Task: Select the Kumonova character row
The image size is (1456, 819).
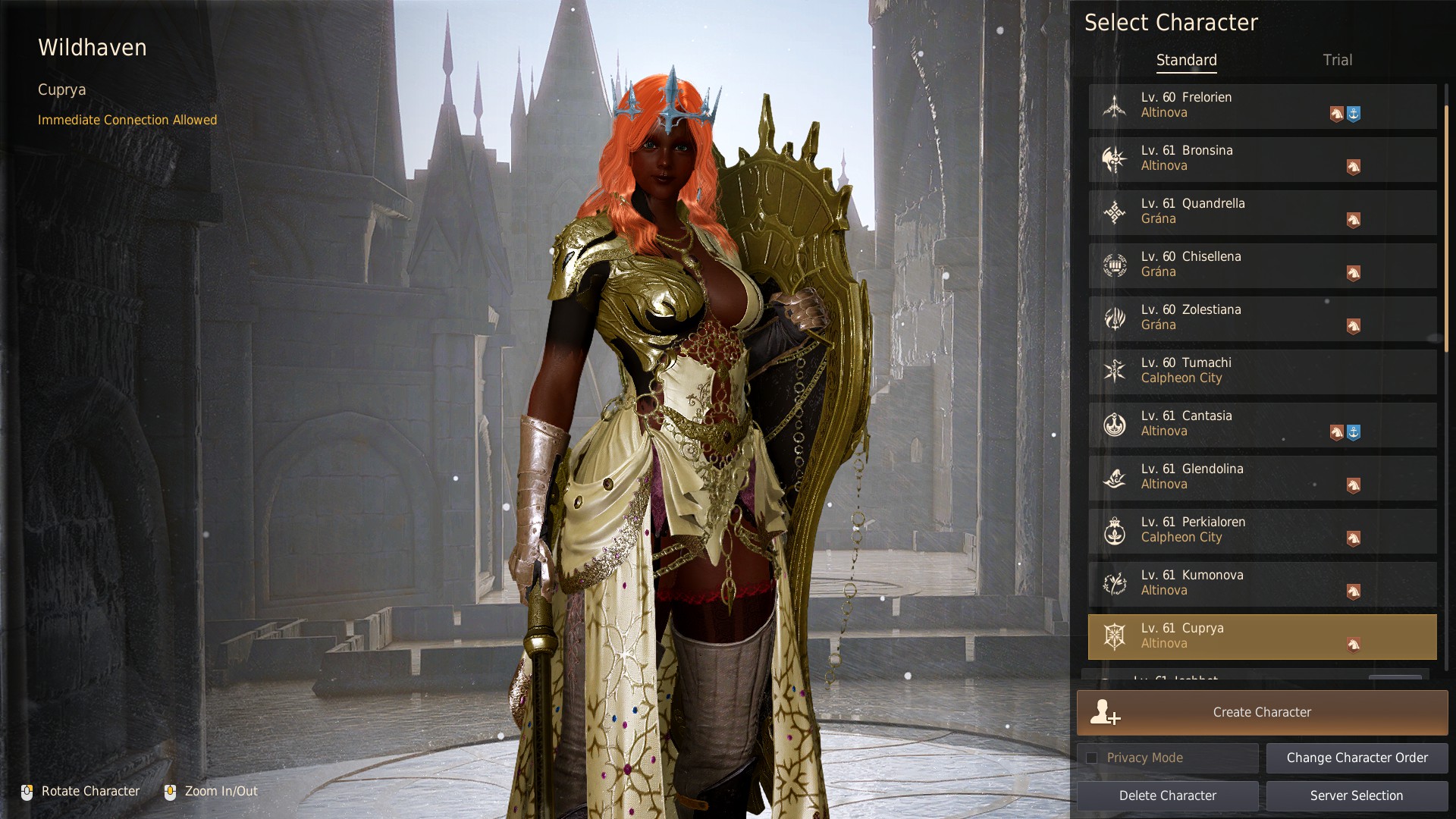Action: tap(1262, 584)
